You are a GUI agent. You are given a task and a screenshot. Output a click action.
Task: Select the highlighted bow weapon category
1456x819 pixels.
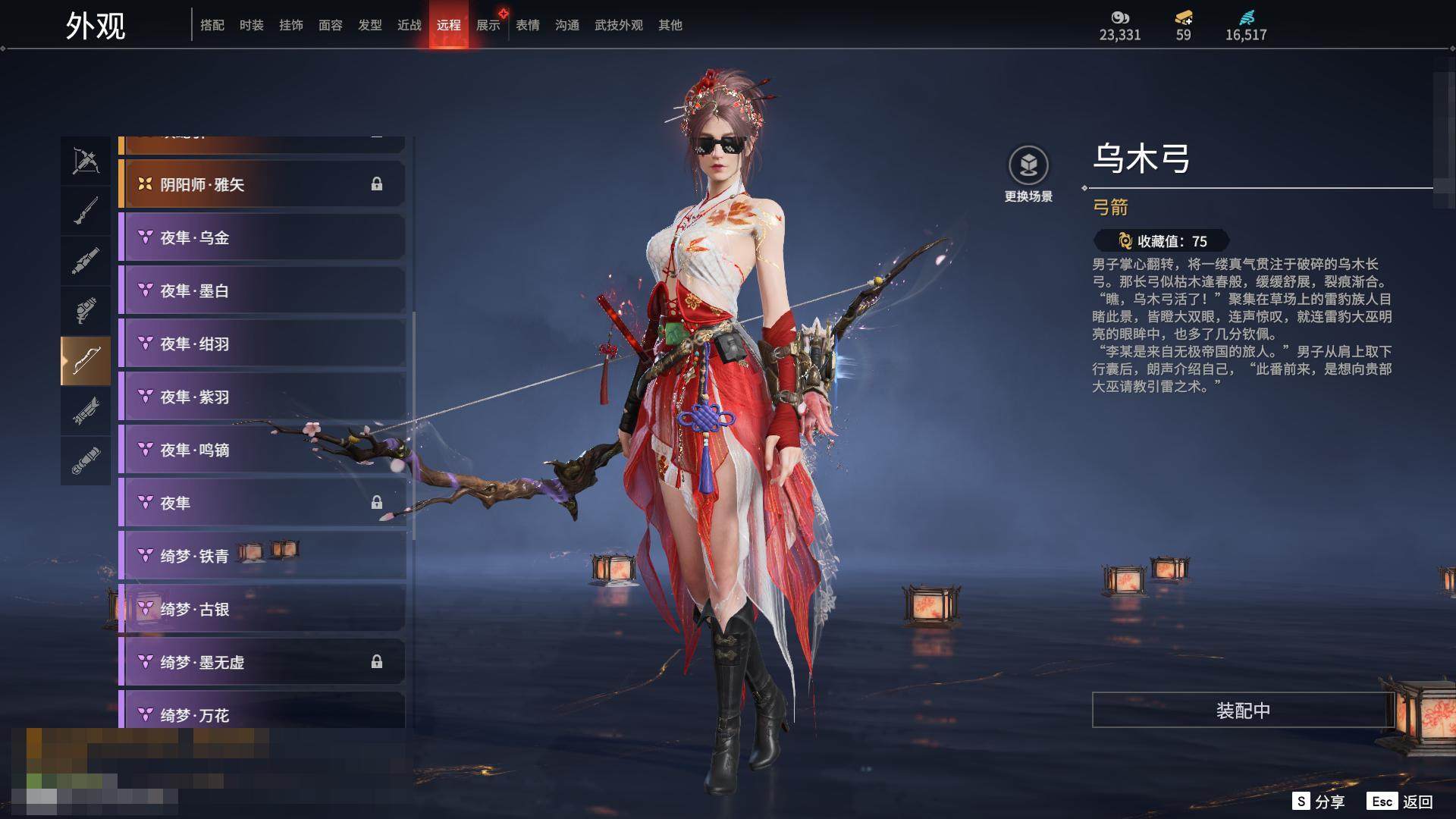pos(86,360)
